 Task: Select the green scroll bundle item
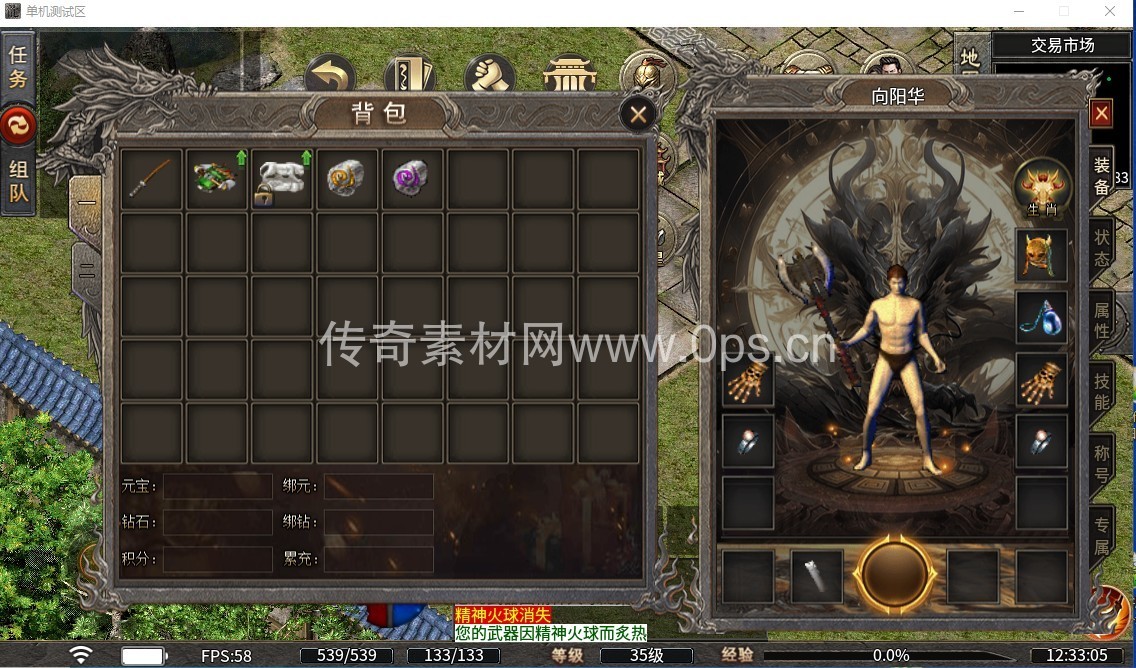(216, 179)
